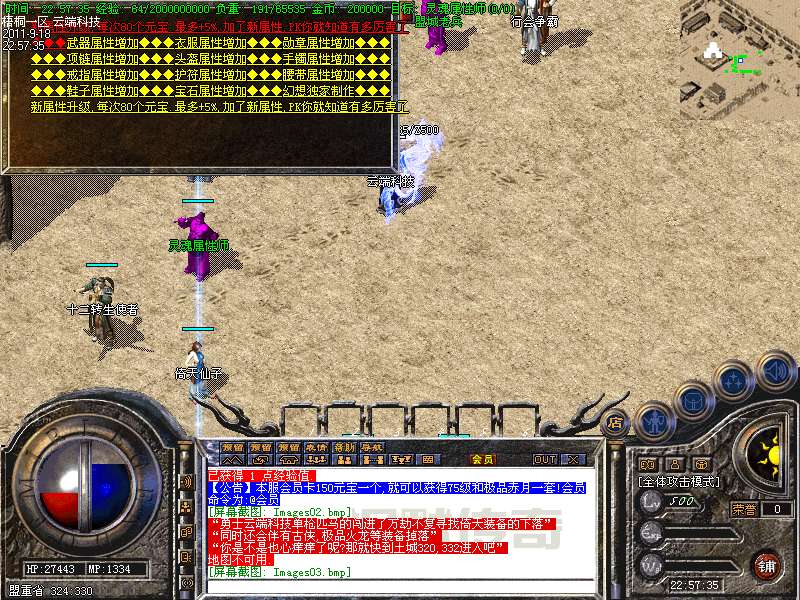This screenshot has height=600, width=800.
Task: Open the red 铺 stall button
Action: (767, 566)
